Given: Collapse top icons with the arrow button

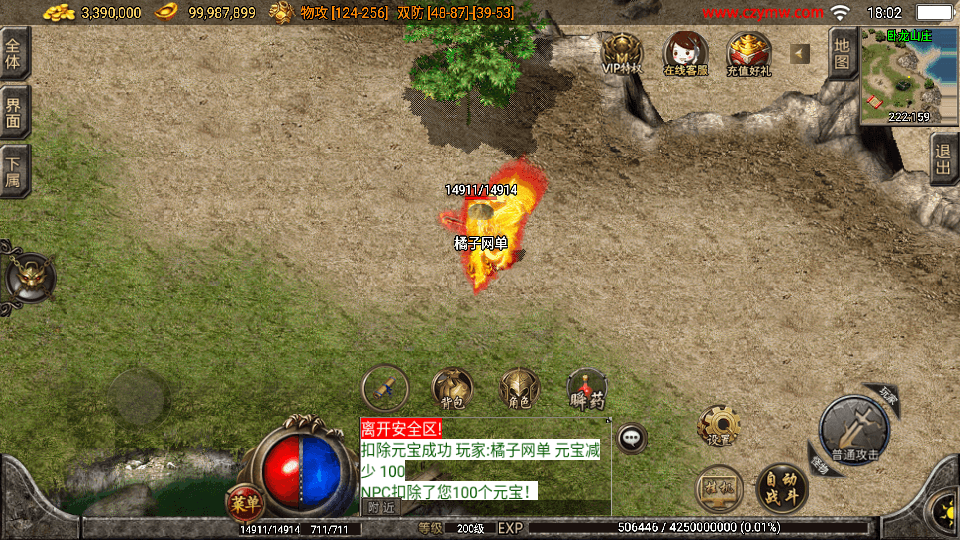Looking at the screenshot, I should pyautogui.click(x=800, y=53).
